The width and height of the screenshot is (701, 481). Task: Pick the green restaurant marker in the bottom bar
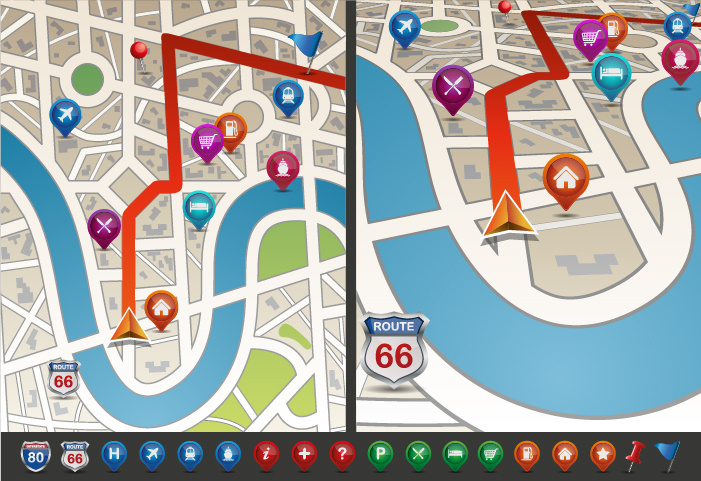(418, 455)
